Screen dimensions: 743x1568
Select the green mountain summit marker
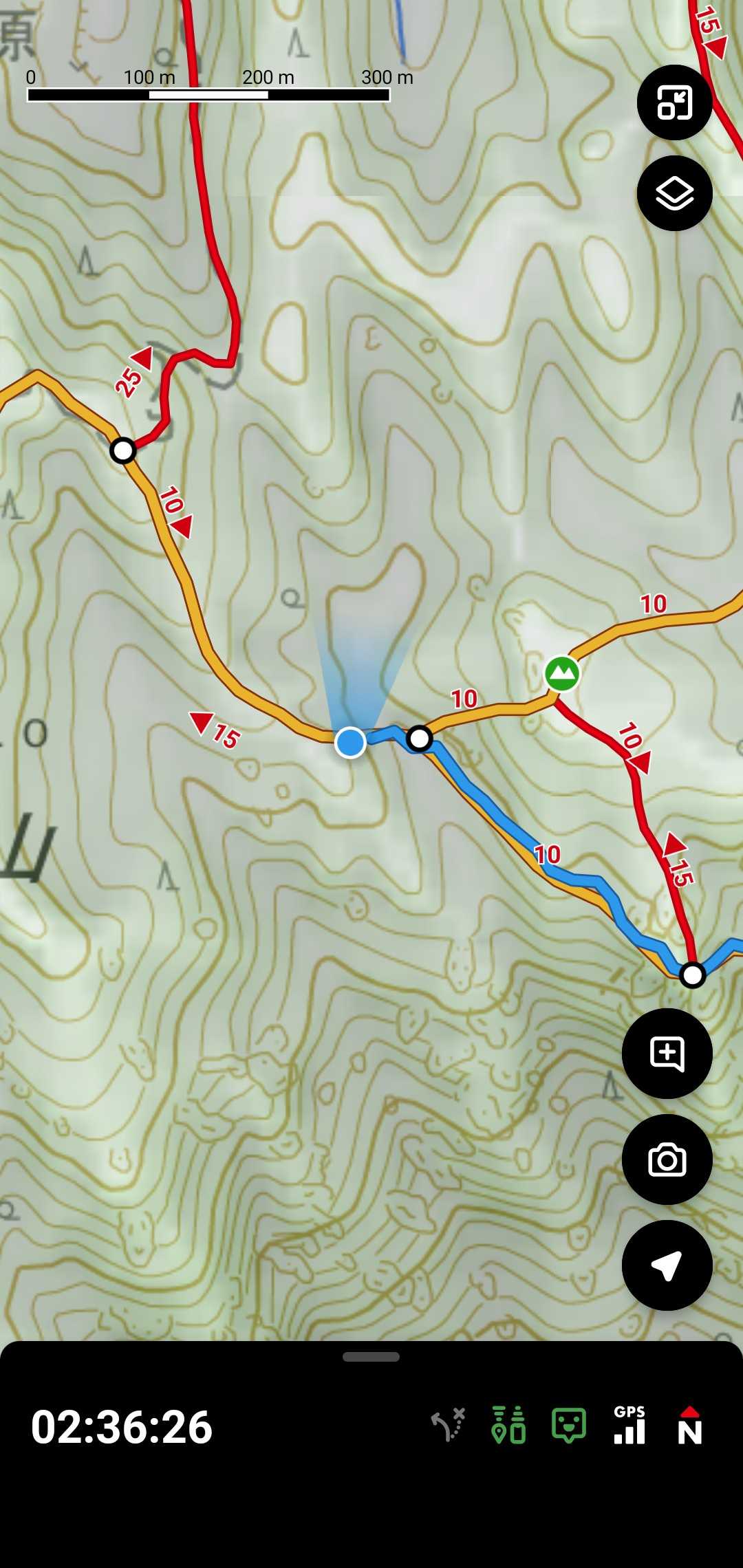click(x=562, y=673)
